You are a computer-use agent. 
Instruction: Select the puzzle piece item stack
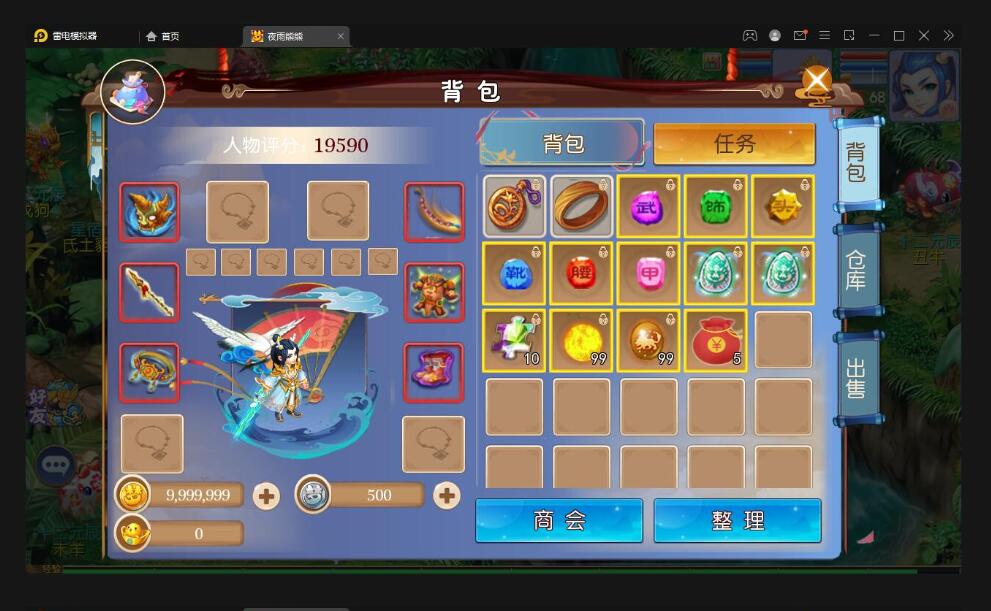[514, 341]
